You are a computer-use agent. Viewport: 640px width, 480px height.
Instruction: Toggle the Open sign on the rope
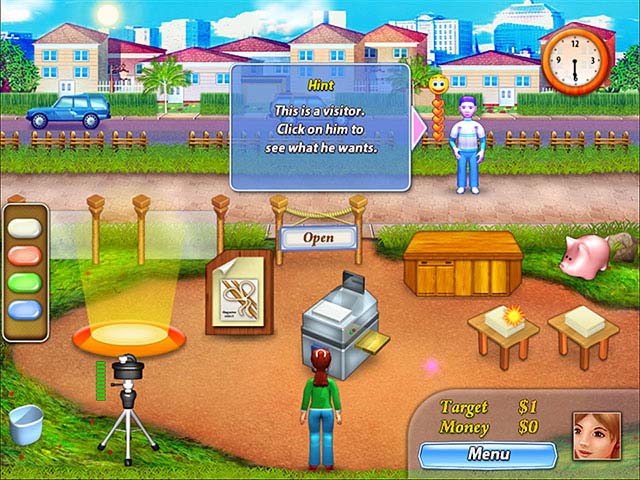tap(319, 238)
